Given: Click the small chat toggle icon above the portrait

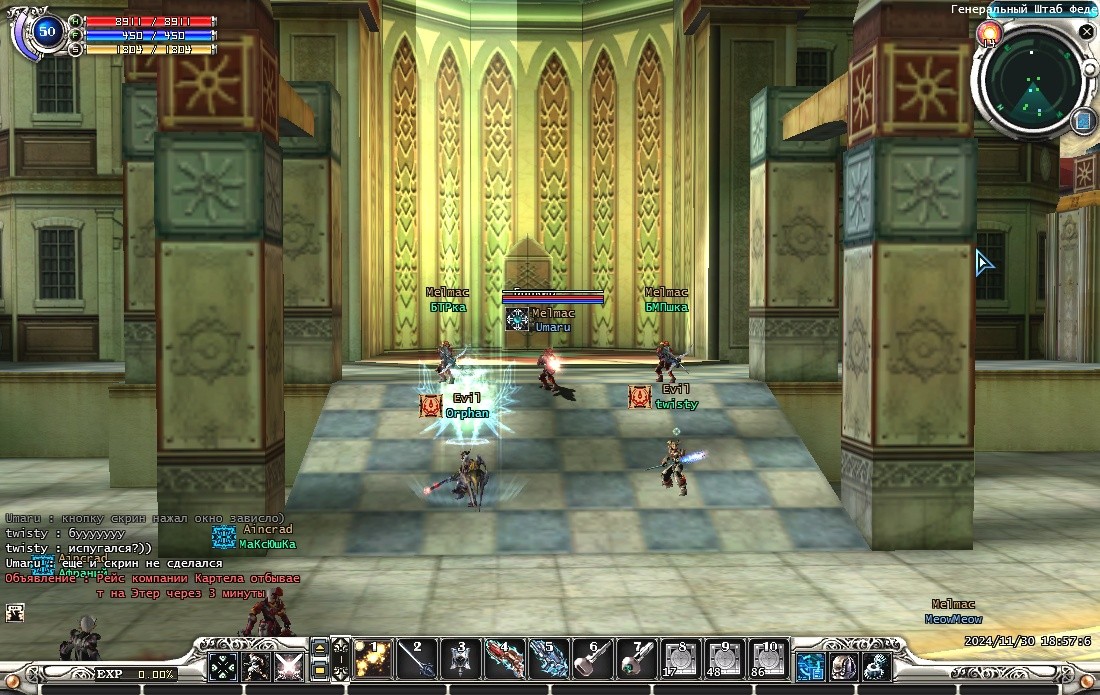Looking at the screenshot, I should pos(14,611).
